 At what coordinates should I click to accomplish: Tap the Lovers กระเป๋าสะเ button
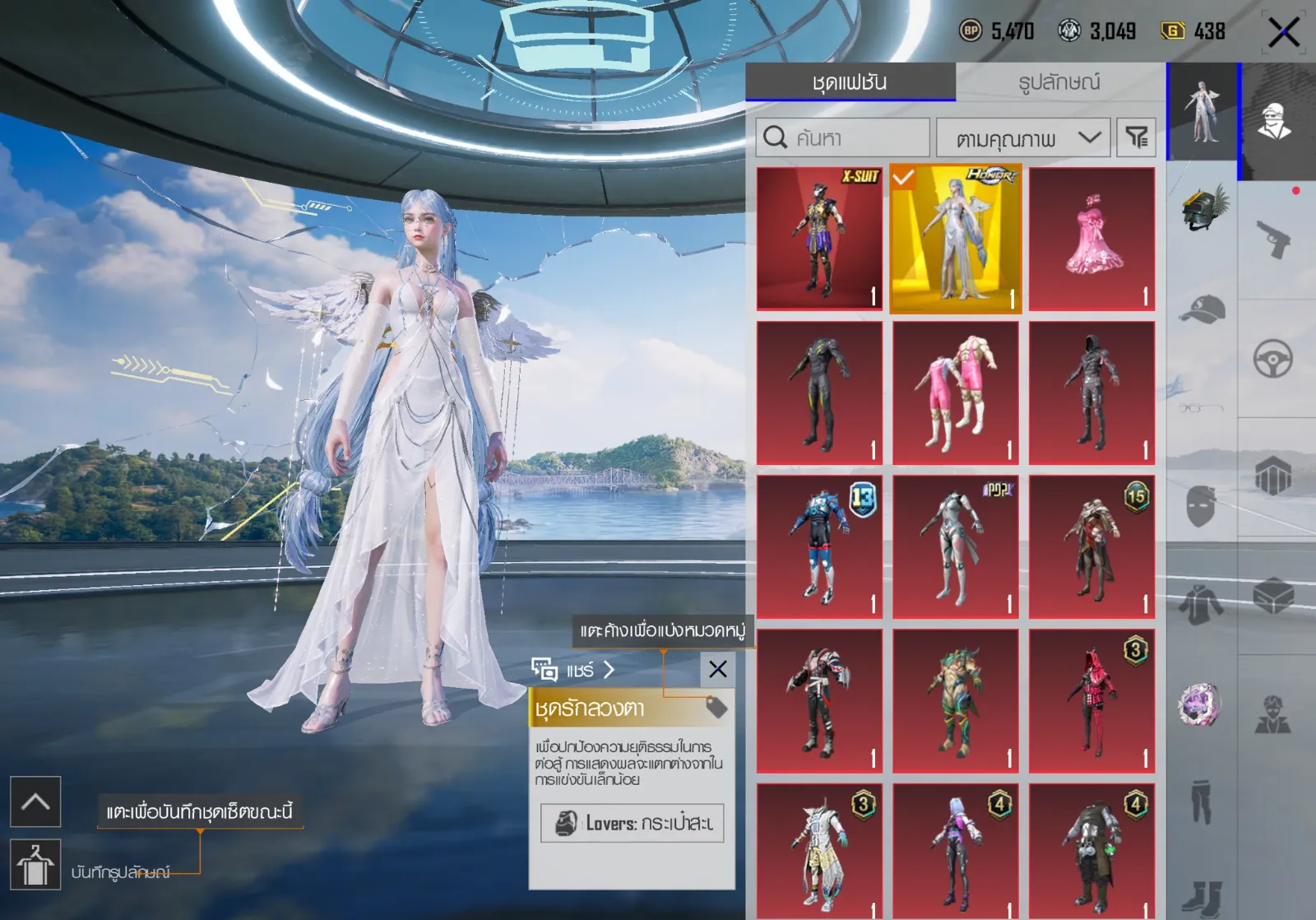pos(632,823)
